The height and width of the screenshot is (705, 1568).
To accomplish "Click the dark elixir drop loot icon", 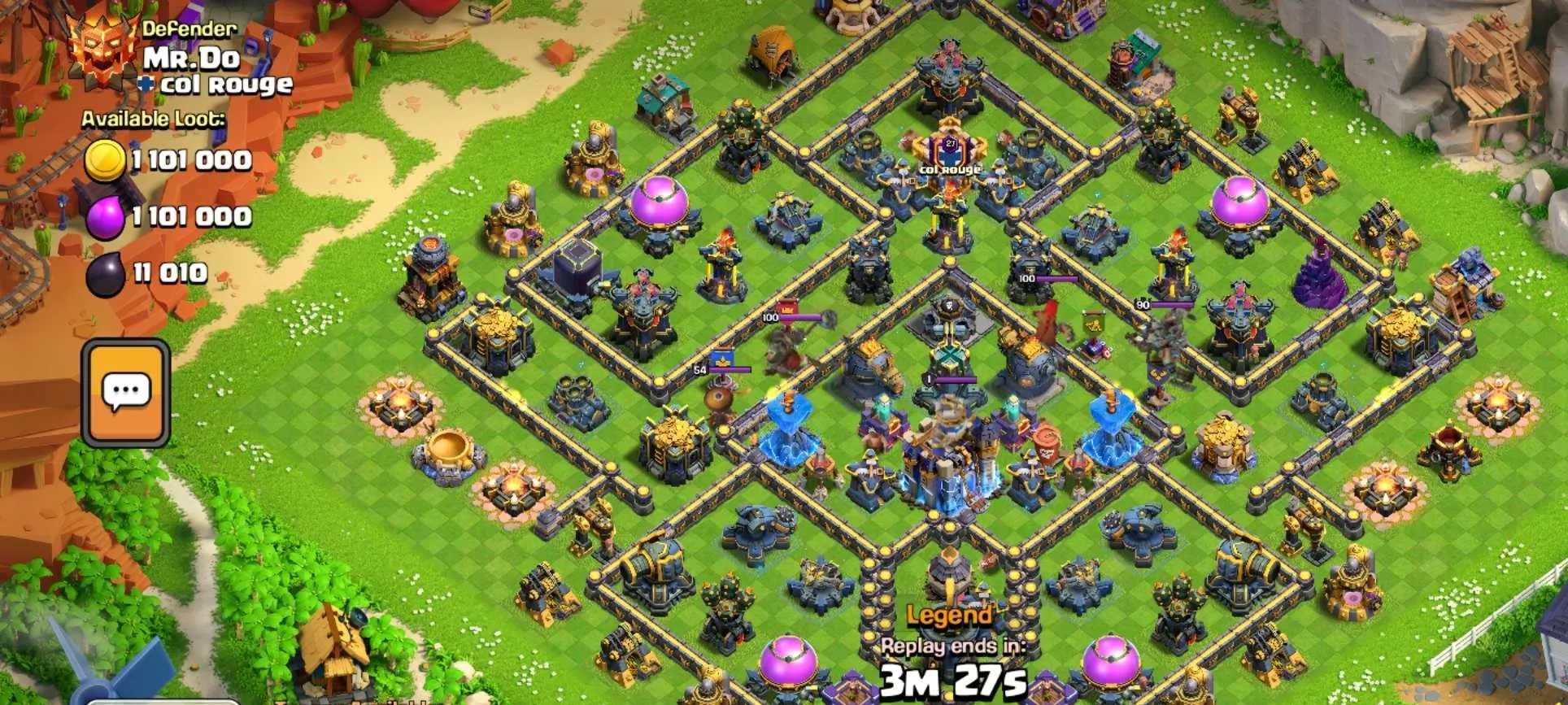I will click(104, 273).
